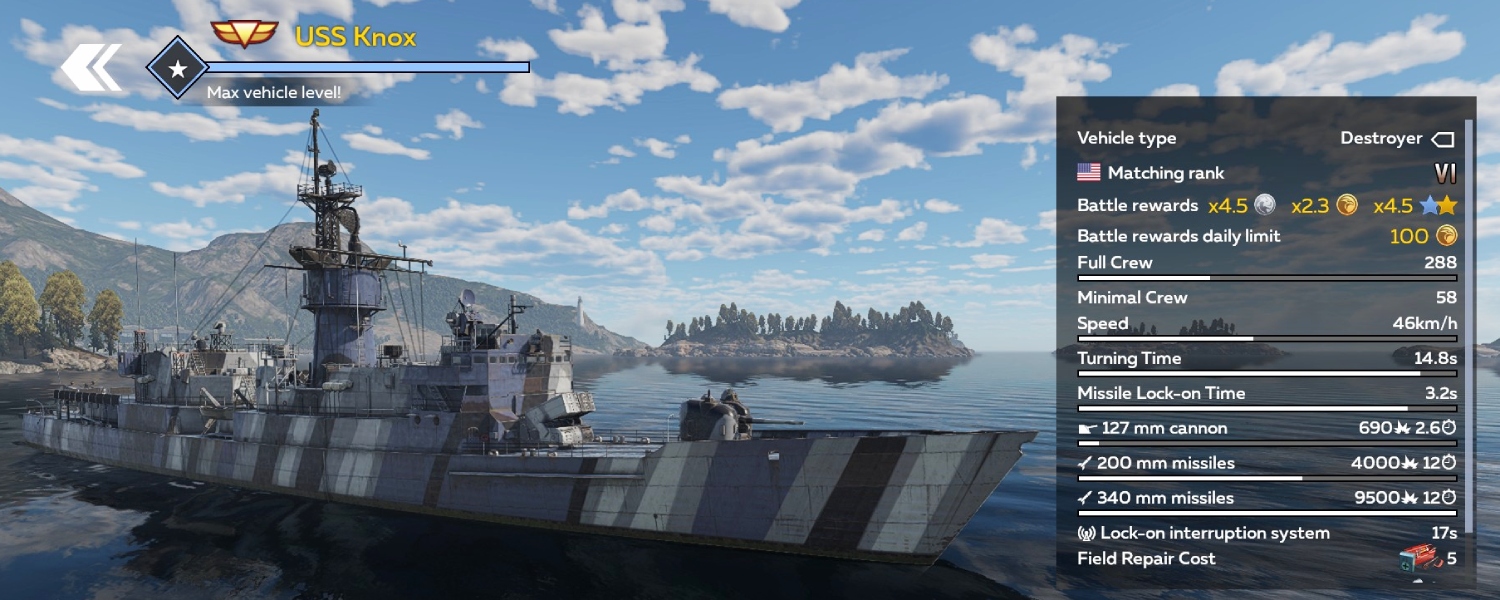The image size is (1500, 600).
Task: Click the stats panel scrollbar
Action: pos(1468,330)
